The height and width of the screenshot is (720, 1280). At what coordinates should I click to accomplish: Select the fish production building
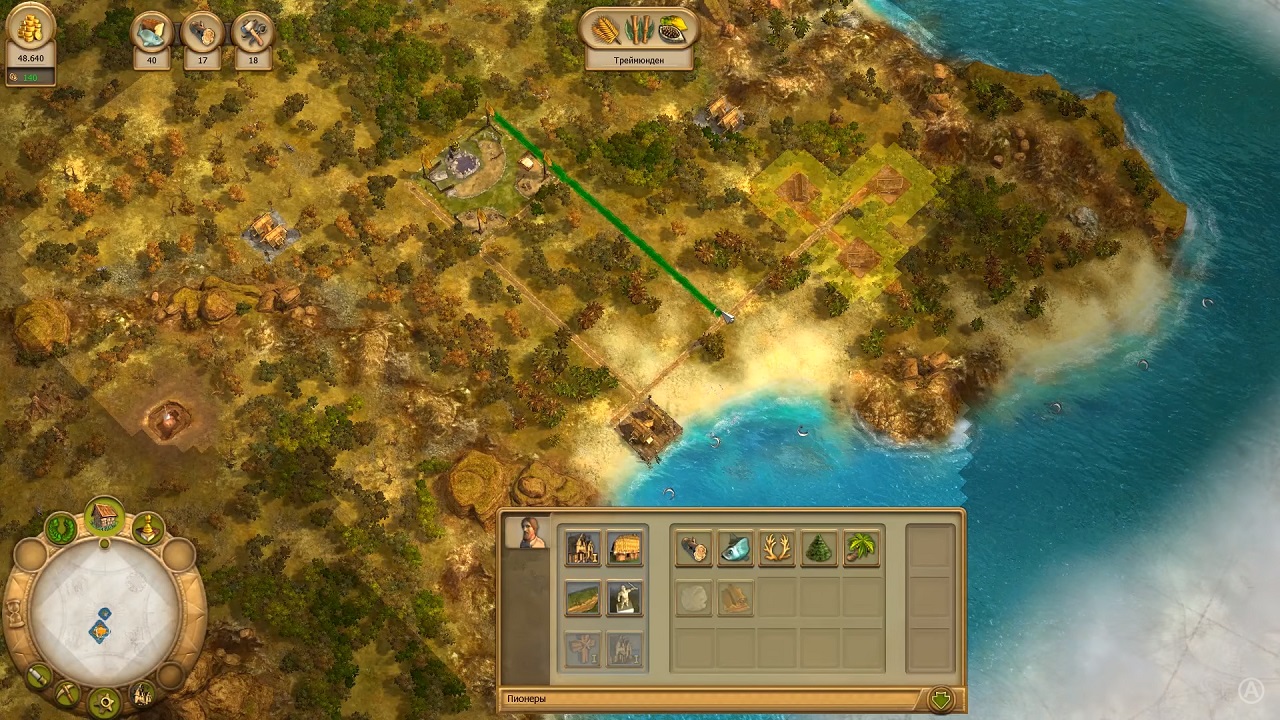pyautogui.click(x=735, y=548)
